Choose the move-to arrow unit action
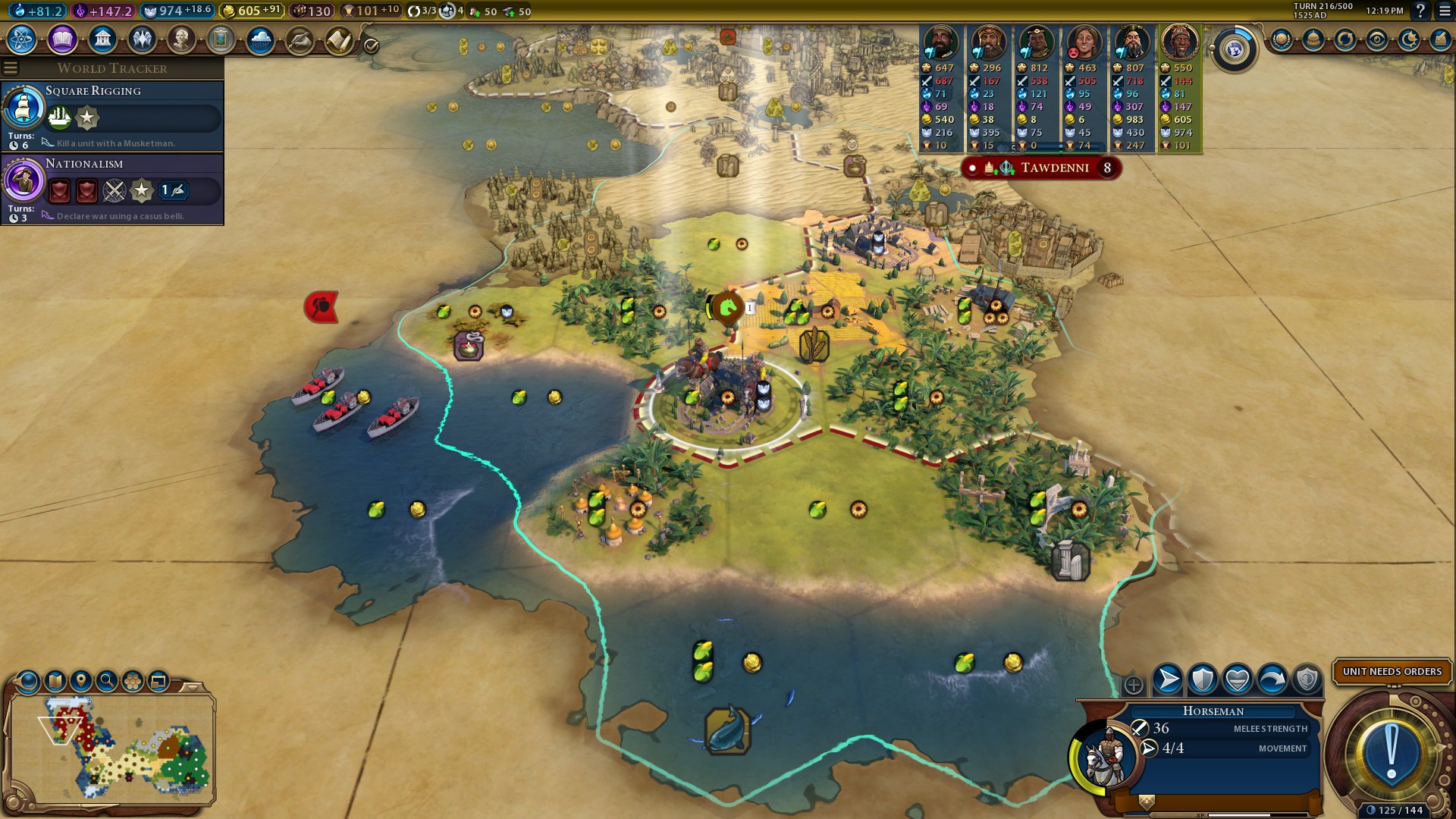This screenshot has width=1456, height=819. click(1168, 679)
